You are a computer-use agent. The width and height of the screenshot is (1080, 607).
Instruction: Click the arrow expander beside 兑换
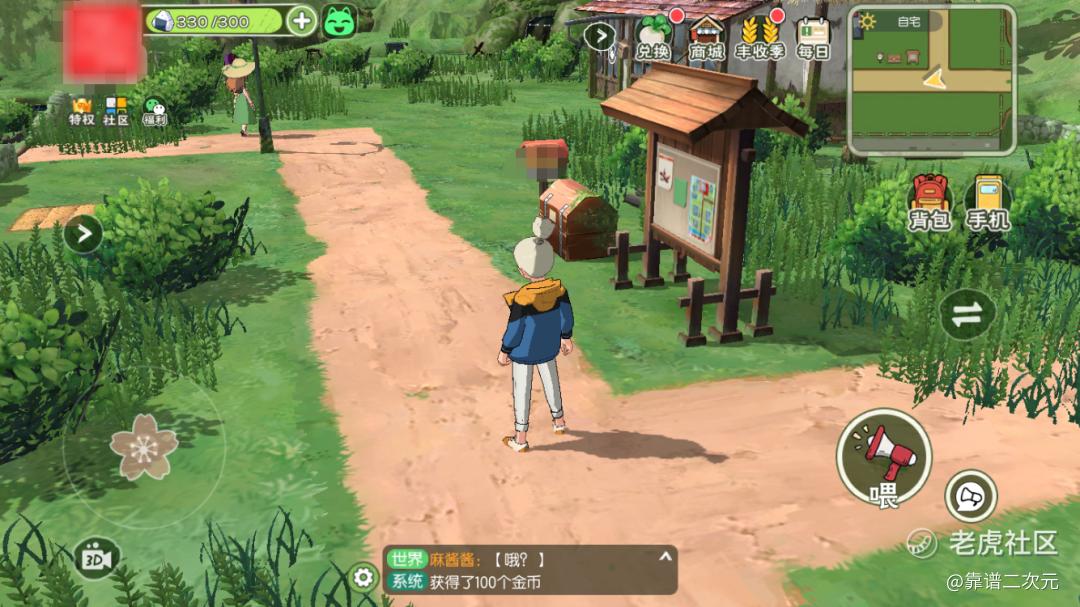point(599,36)
